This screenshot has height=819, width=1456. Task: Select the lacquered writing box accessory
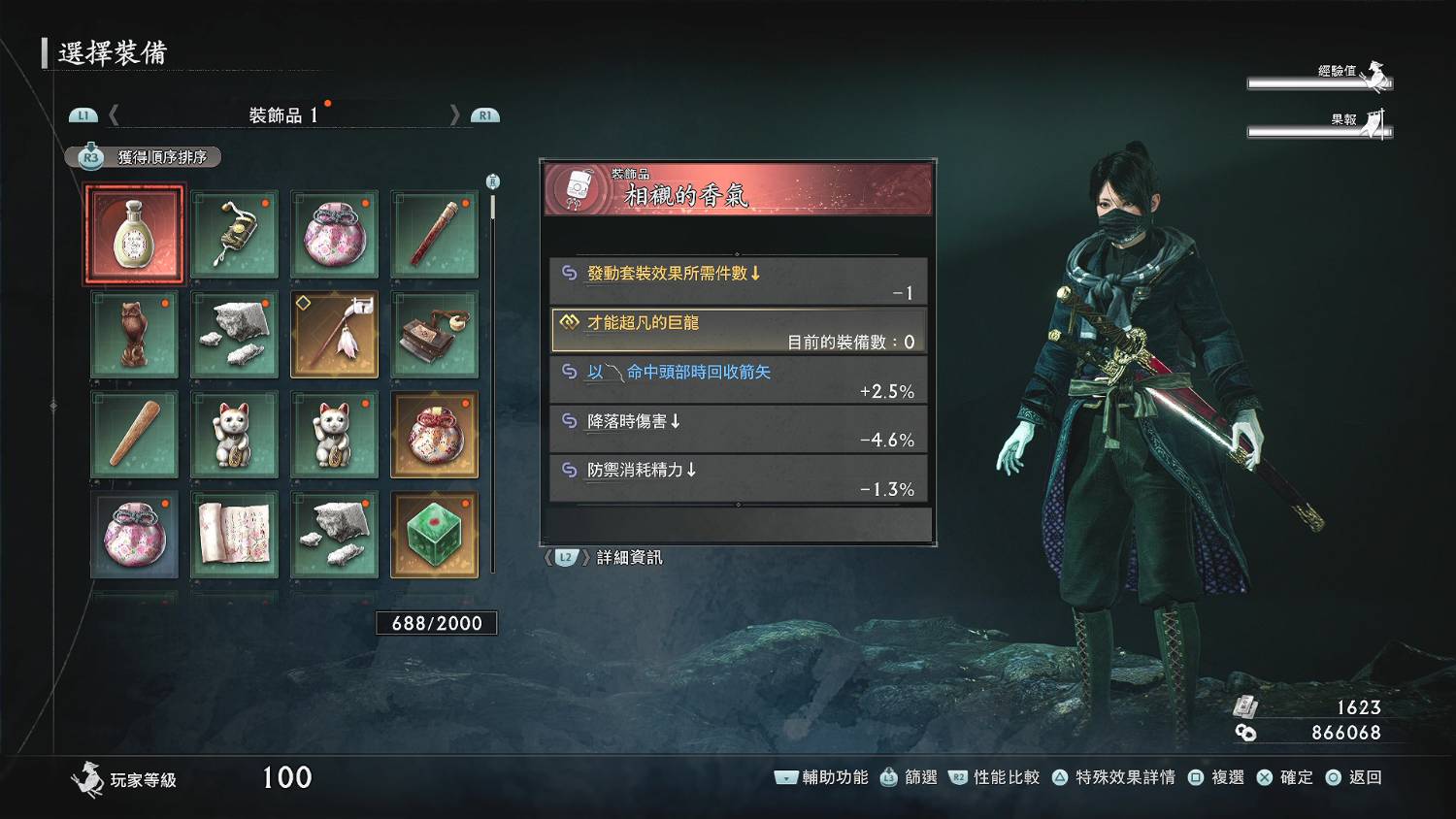(x=434, y=335)
